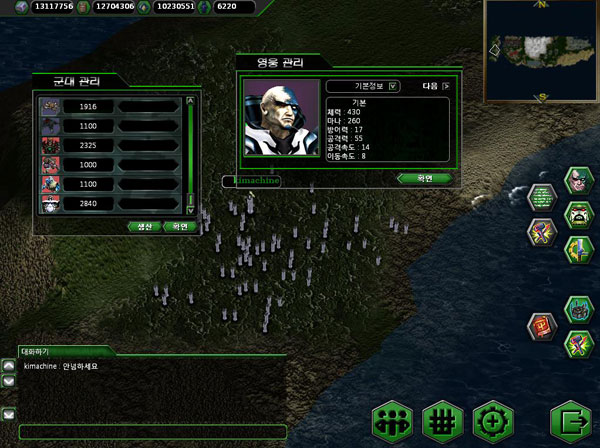
Task: Click the green document hexagon icon
Action: (x=543, y=197)
